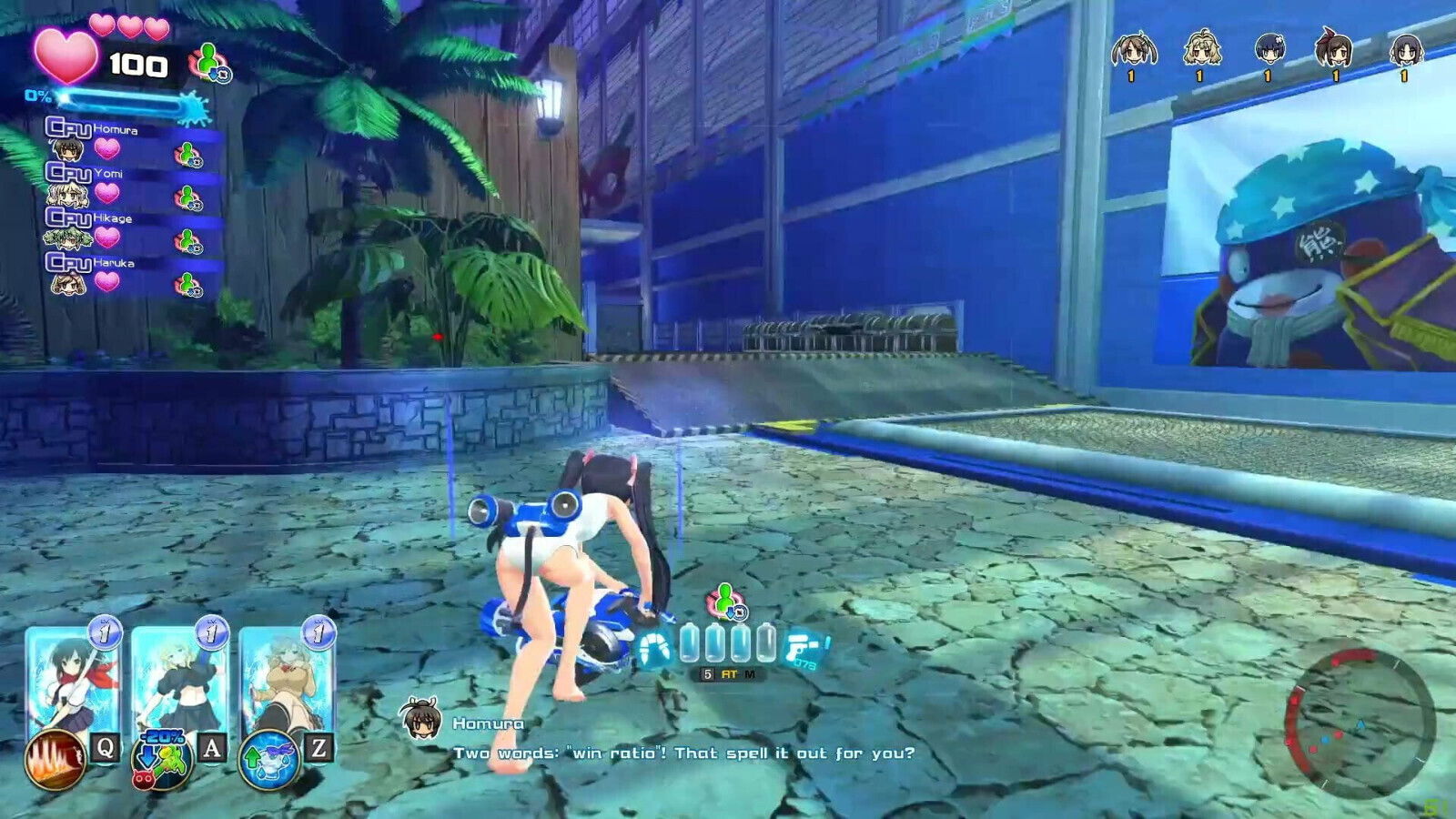
Task: Select the flame skill icon on the Q card
Action: click(55, 757)
